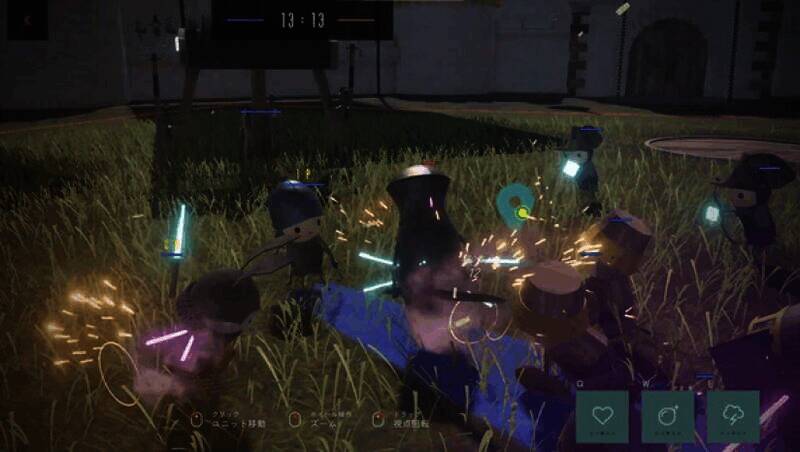Viewport: 800px width, 452px height.
Task: Trigger the lightning storm cloud ability
Action: point(733,416)
